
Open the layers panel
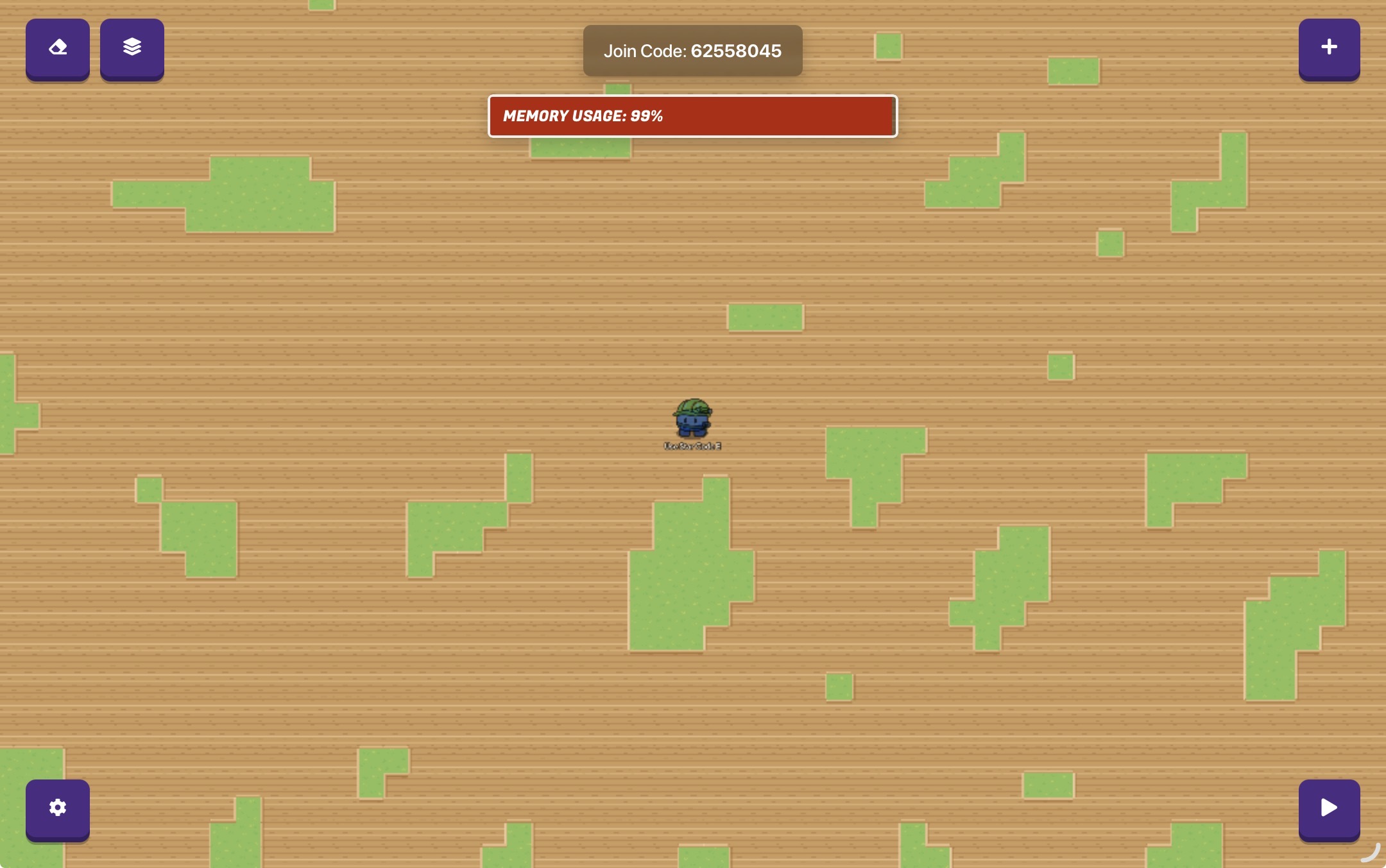(132, 48)
